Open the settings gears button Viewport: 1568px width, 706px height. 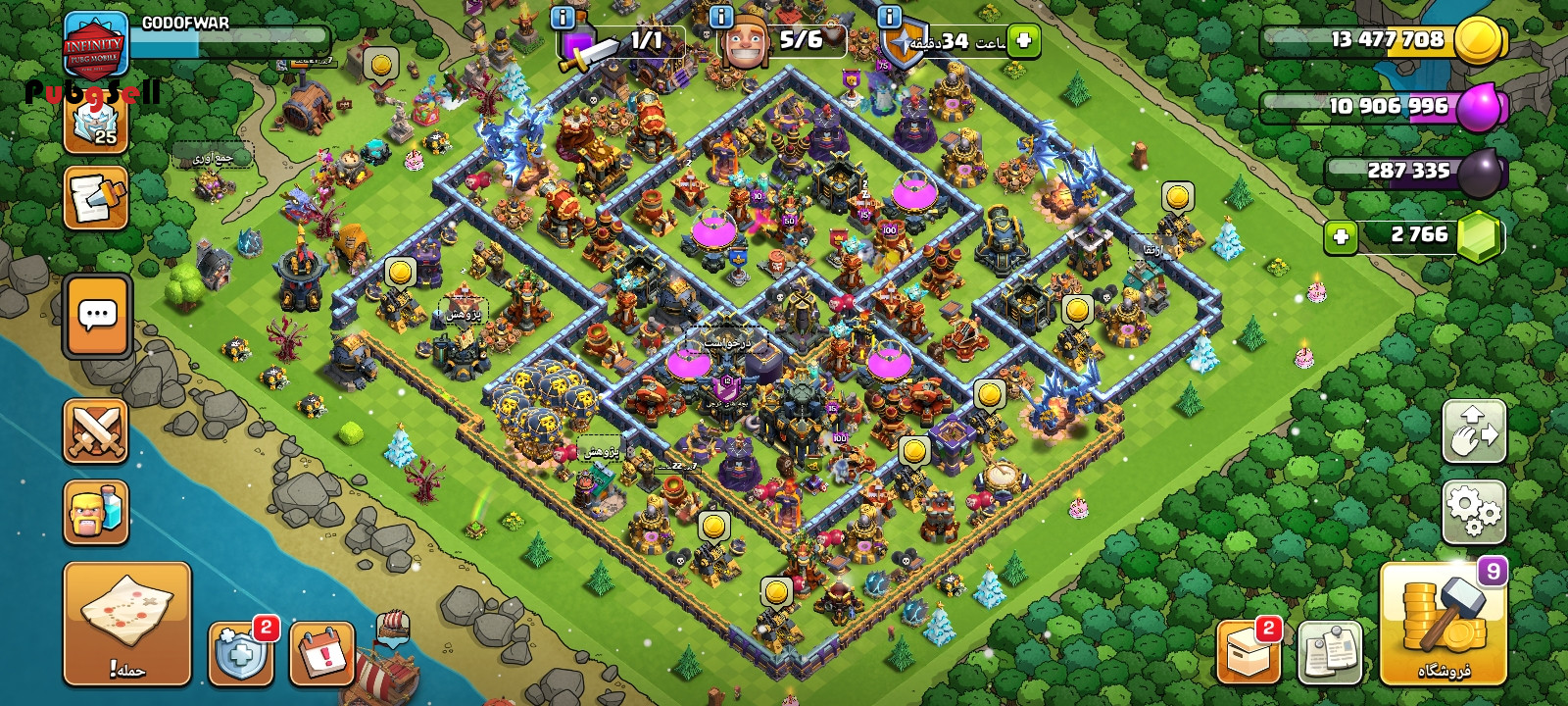pos(1474,512)
